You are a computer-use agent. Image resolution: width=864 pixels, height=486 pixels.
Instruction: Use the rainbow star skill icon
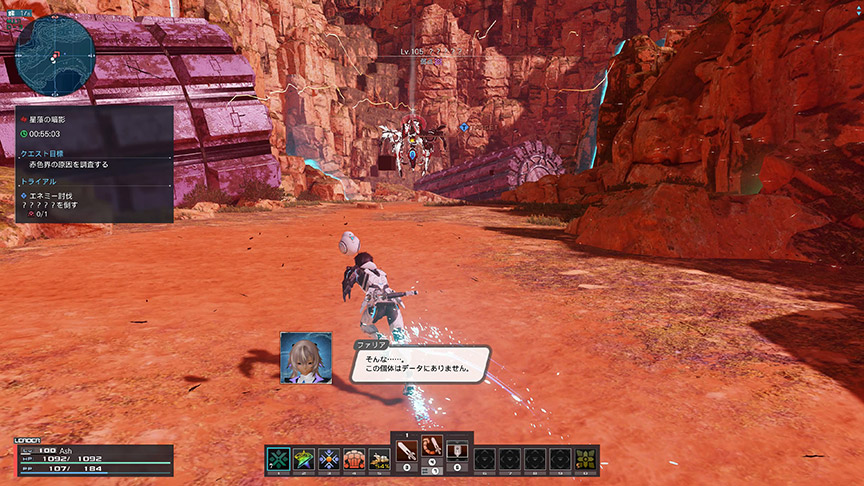pos(304,459)
